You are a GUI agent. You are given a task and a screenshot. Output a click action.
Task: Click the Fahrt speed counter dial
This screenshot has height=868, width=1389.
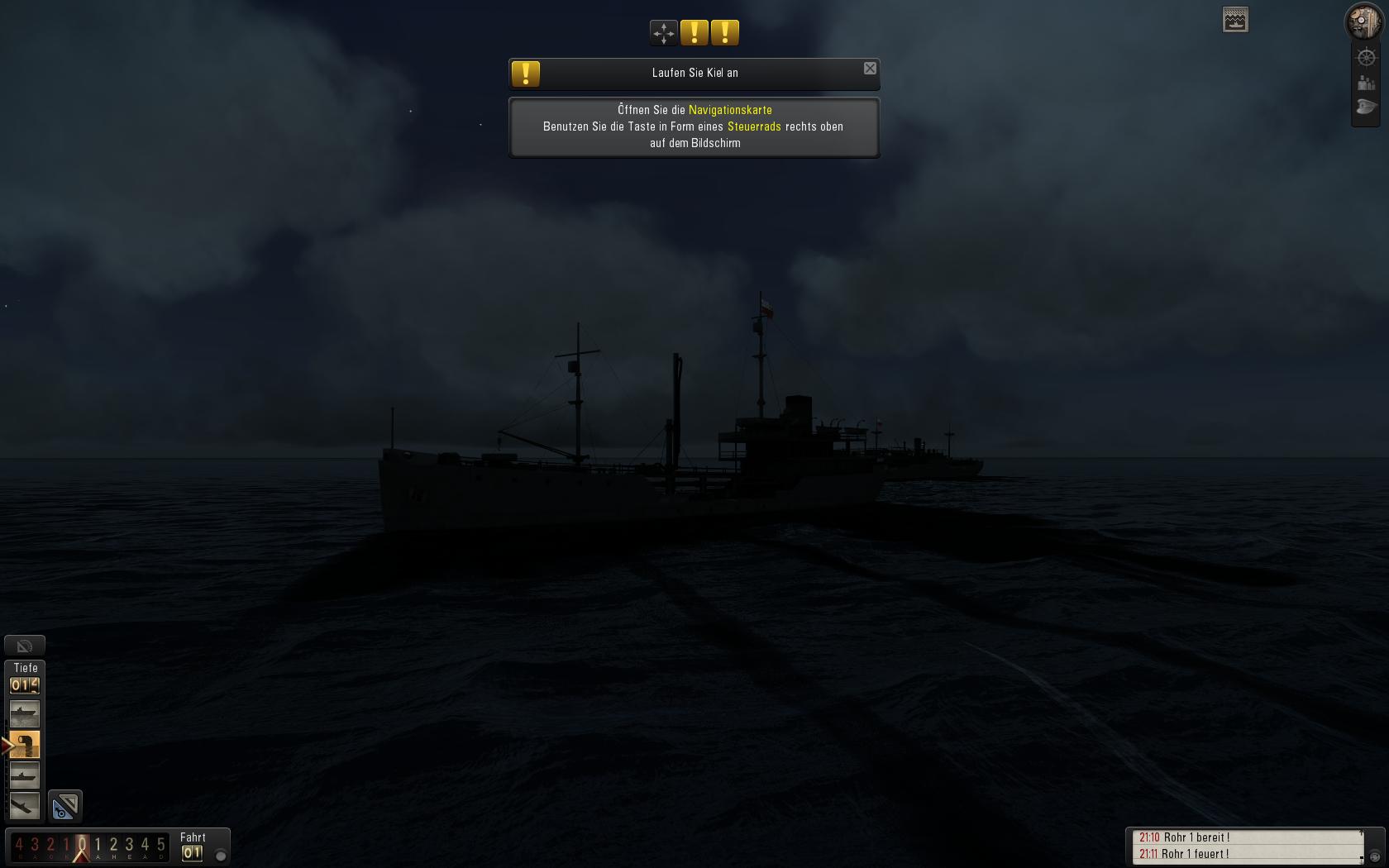click(x=193, y=853)
